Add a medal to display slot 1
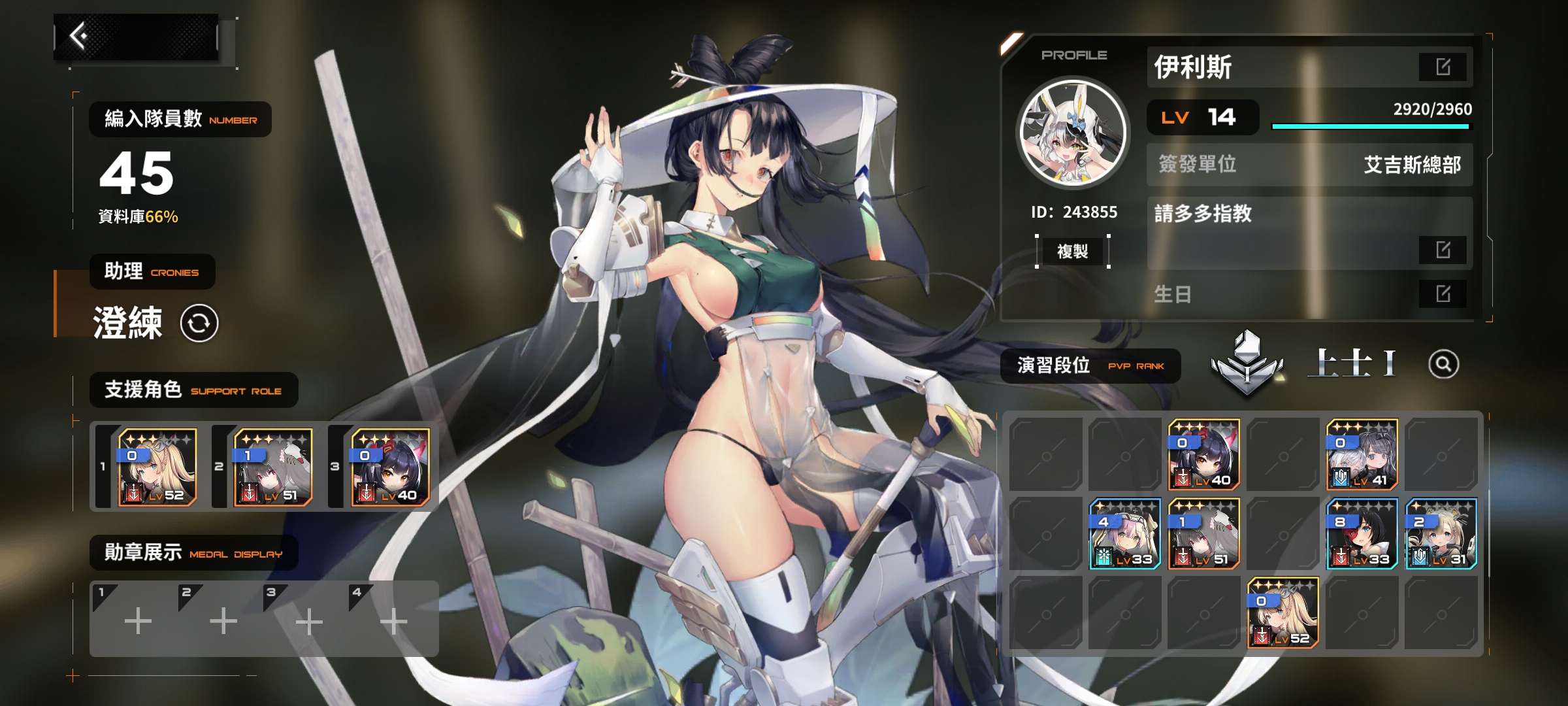 (x=138, y=620)
